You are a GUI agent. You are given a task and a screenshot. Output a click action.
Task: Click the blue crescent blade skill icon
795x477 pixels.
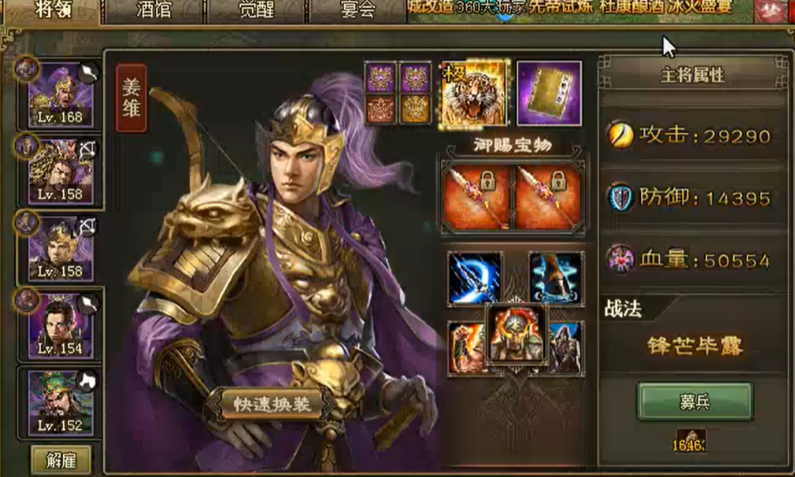pos(475,278)
